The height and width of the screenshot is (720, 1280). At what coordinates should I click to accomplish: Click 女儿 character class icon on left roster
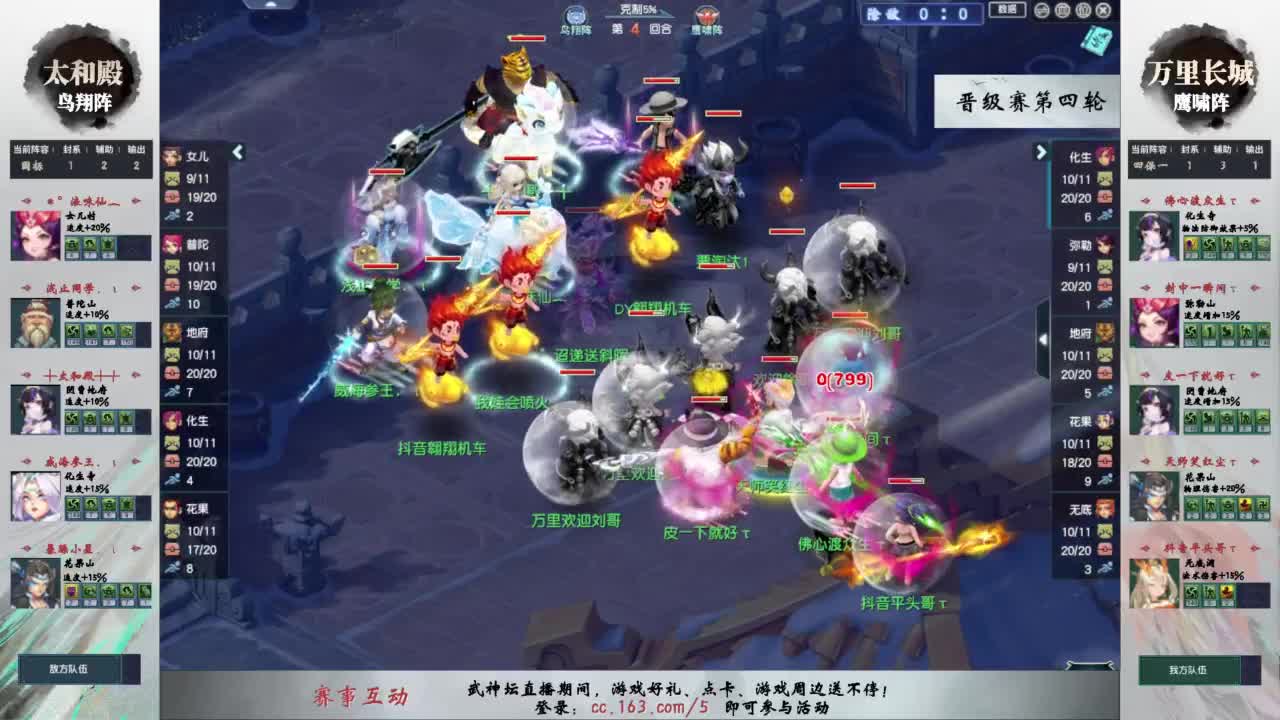point(170,154)
